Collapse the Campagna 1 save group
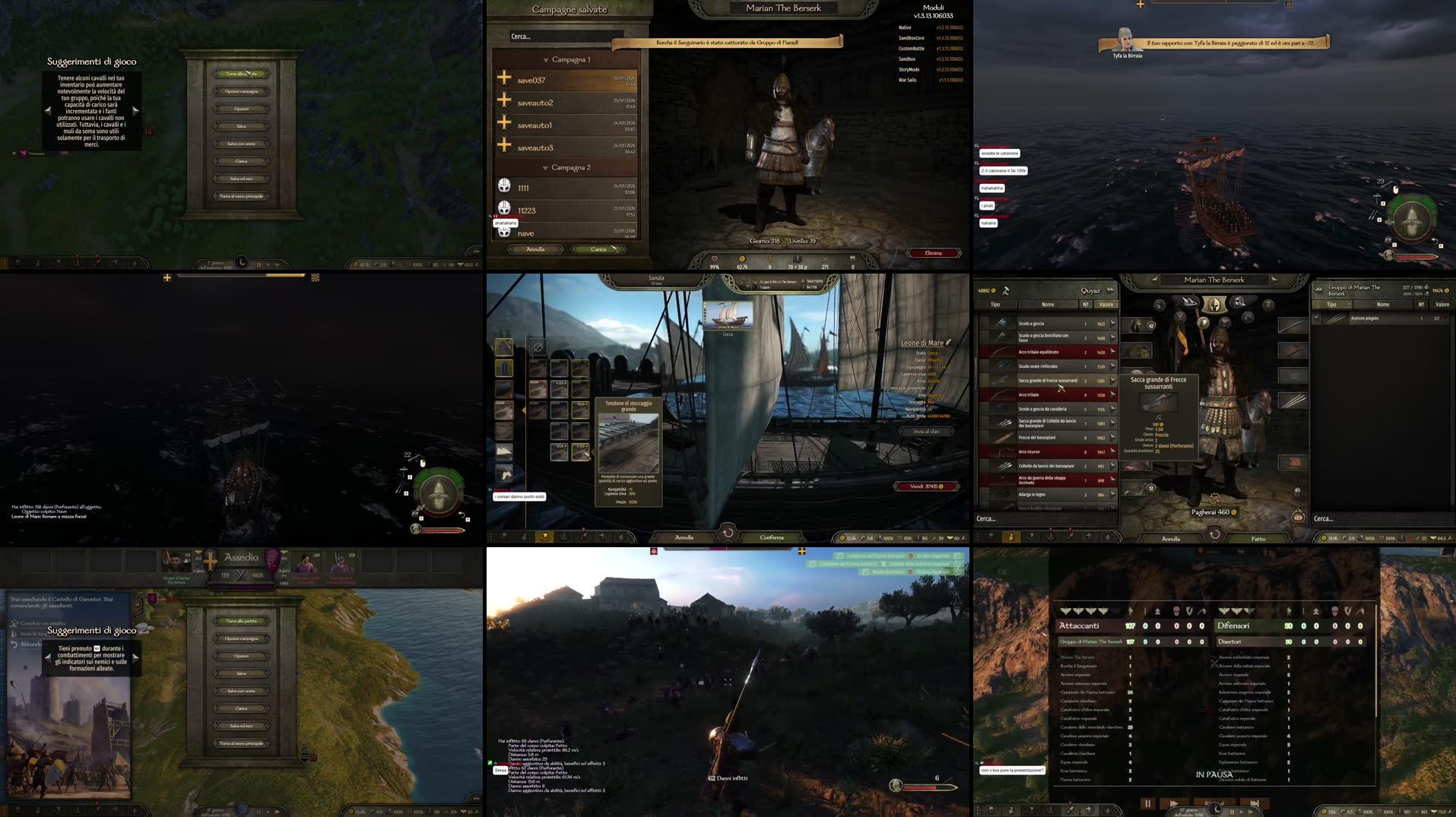The width and height of the screenshot is (1456, 817). [546, 60]
